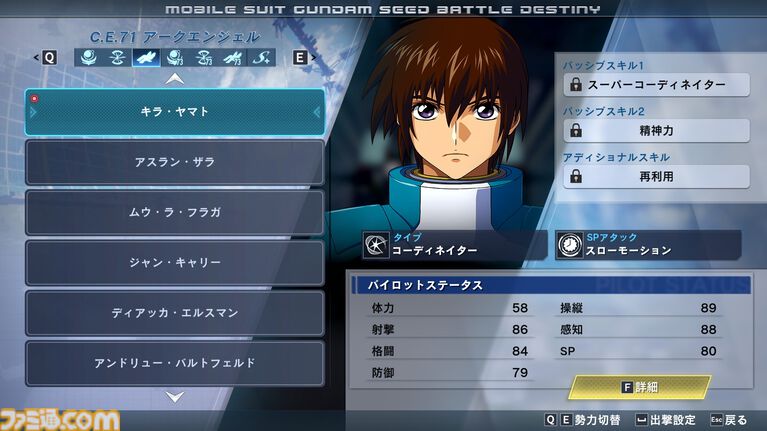Pick pilot ジャン・キャリー

click(175, 262)
